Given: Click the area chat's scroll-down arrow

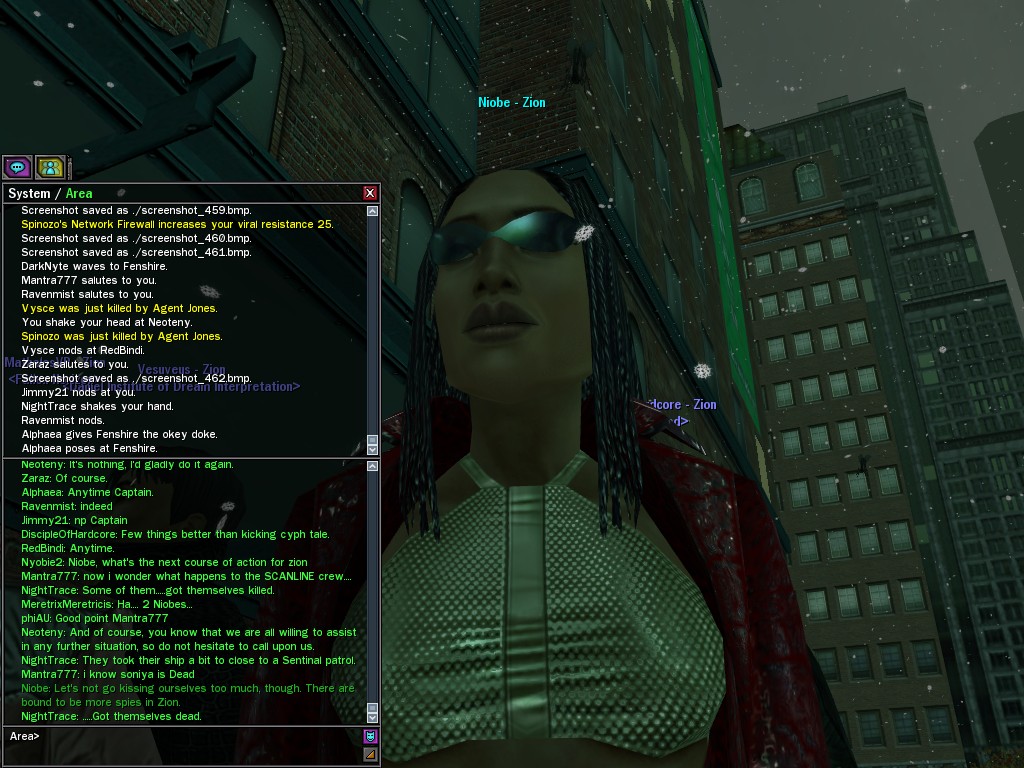Looking at the screenshot, I should tap(373, 716).
